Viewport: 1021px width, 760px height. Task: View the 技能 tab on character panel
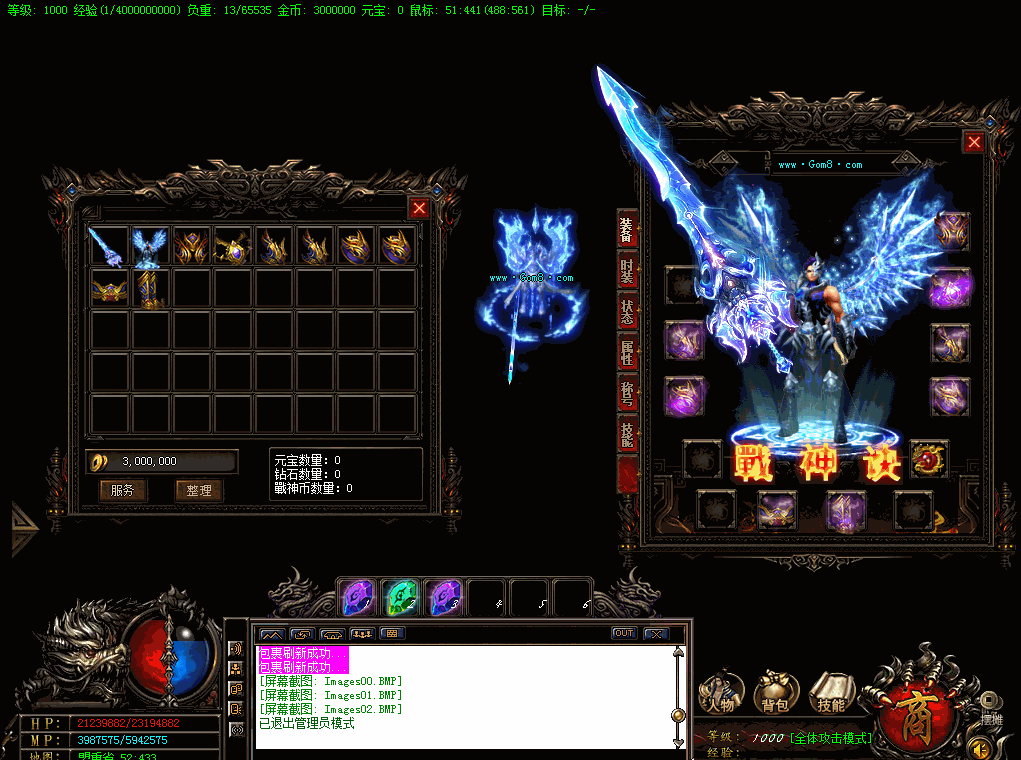(x=627, y=434)
